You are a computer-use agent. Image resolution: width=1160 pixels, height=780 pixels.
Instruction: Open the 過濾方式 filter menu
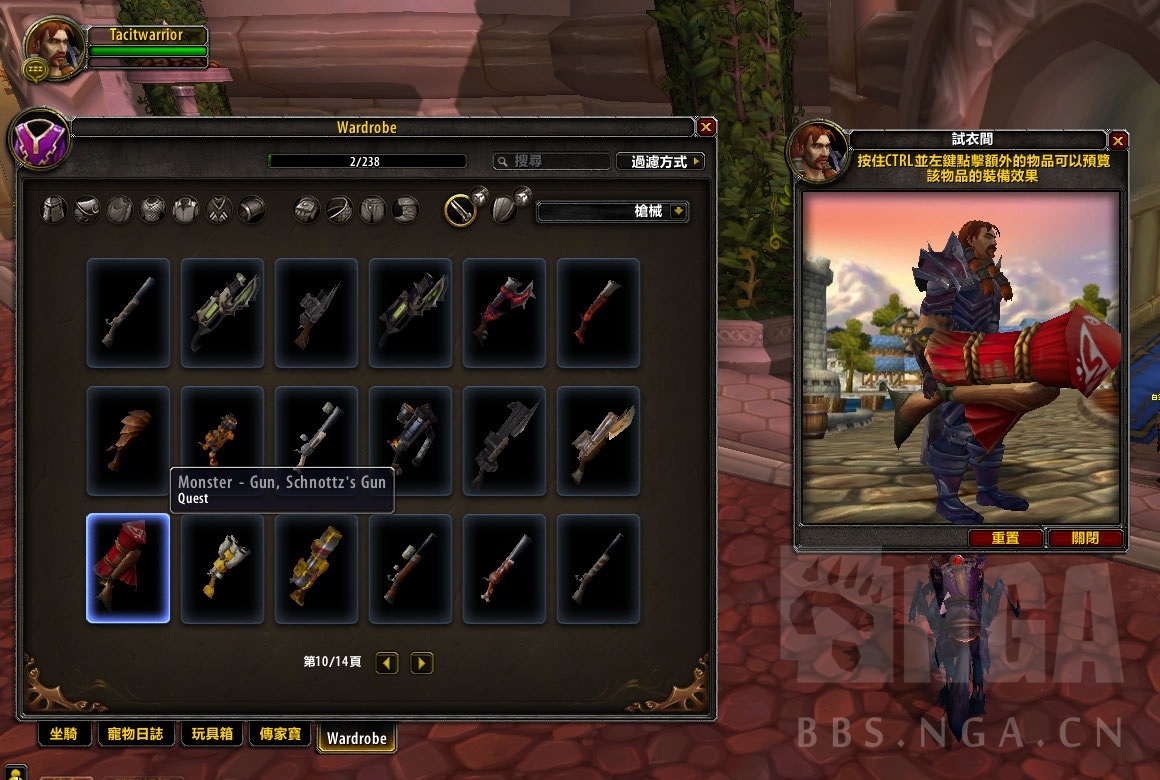660,161
